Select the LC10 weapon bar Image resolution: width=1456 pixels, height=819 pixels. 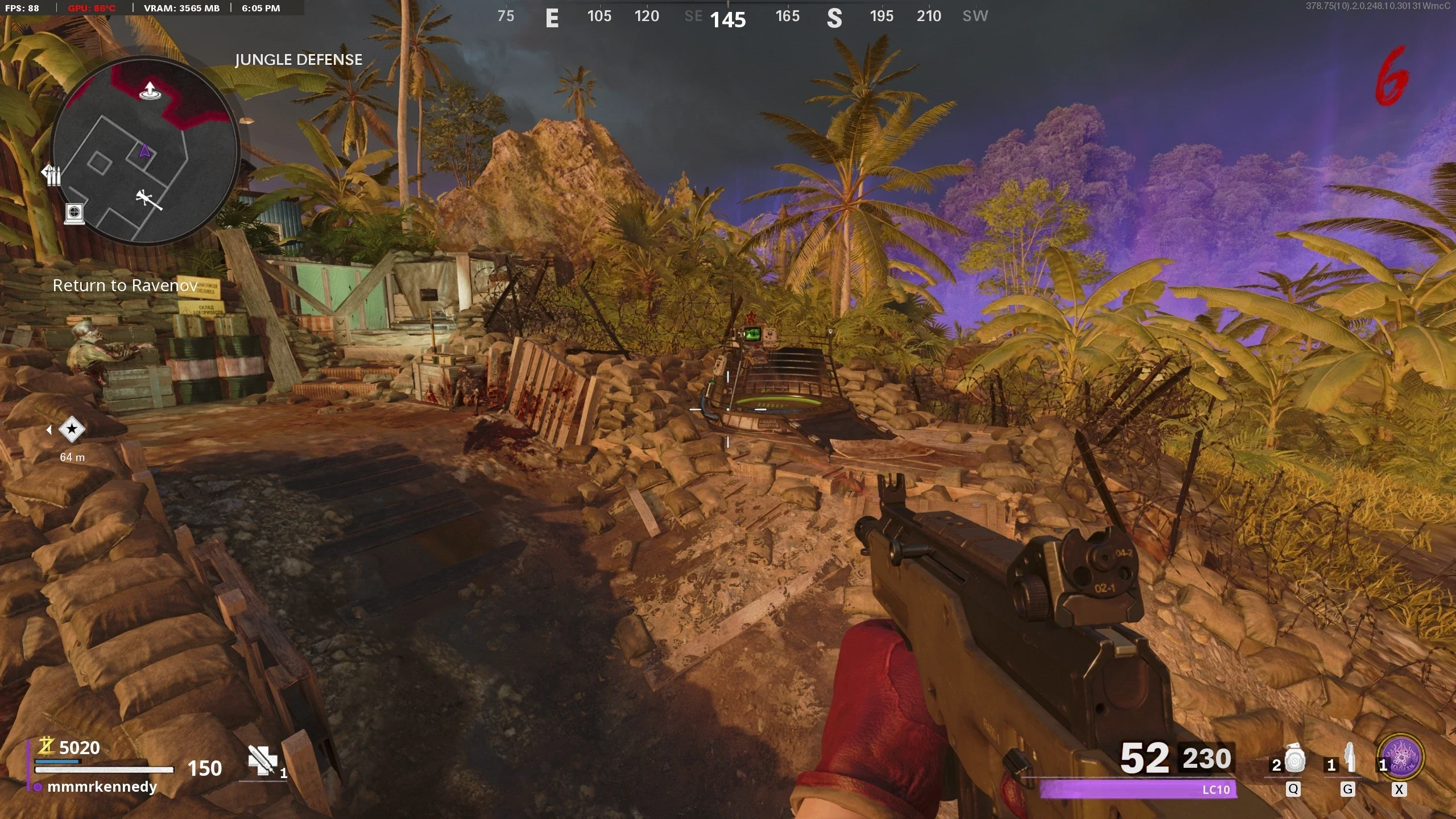pyautogui.click(x=1137, y=789)
